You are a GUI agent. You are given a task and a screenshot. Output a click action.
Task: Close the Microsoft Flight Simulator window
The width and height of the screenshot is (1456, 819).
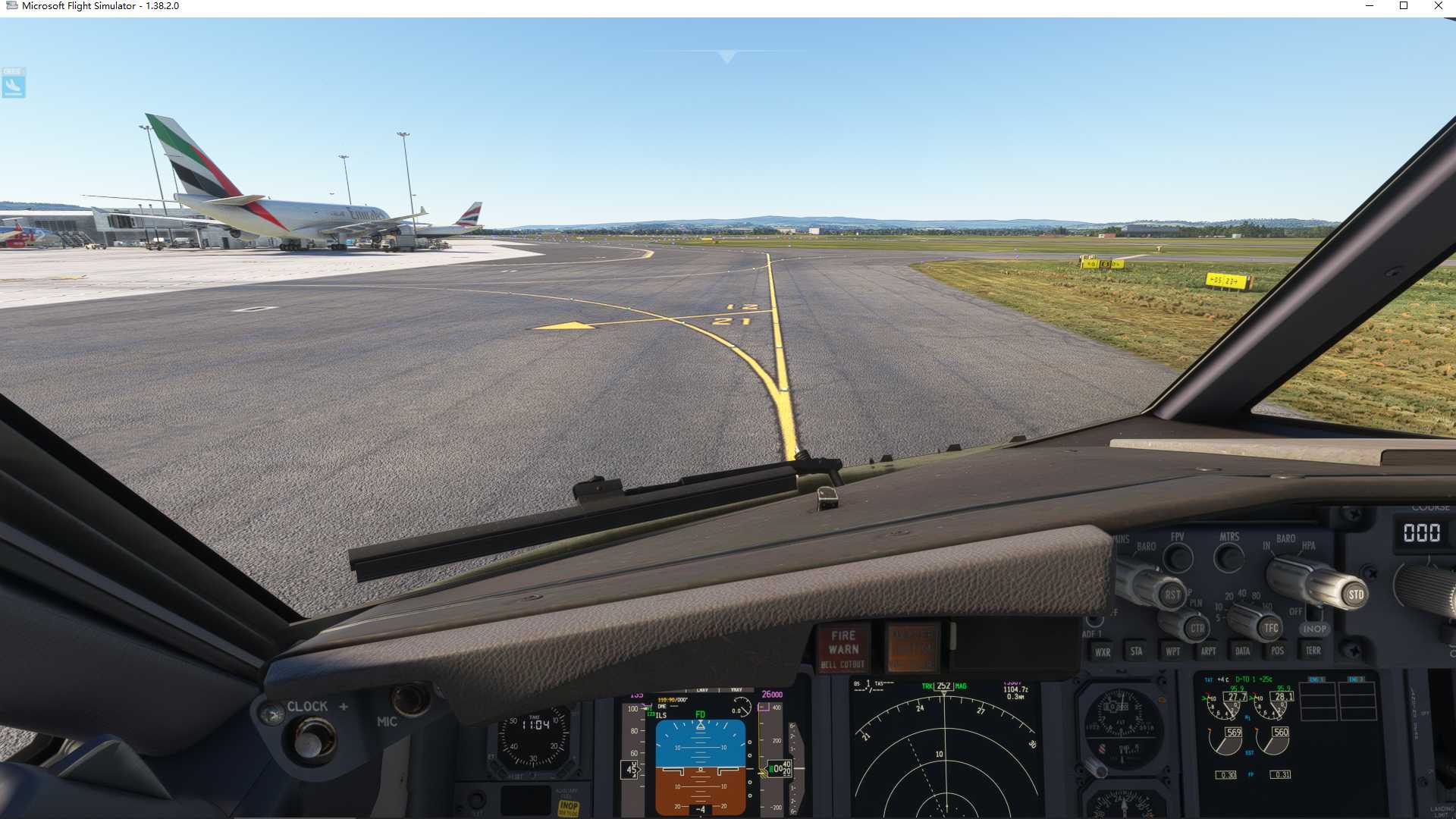(x=1438, y=6)
